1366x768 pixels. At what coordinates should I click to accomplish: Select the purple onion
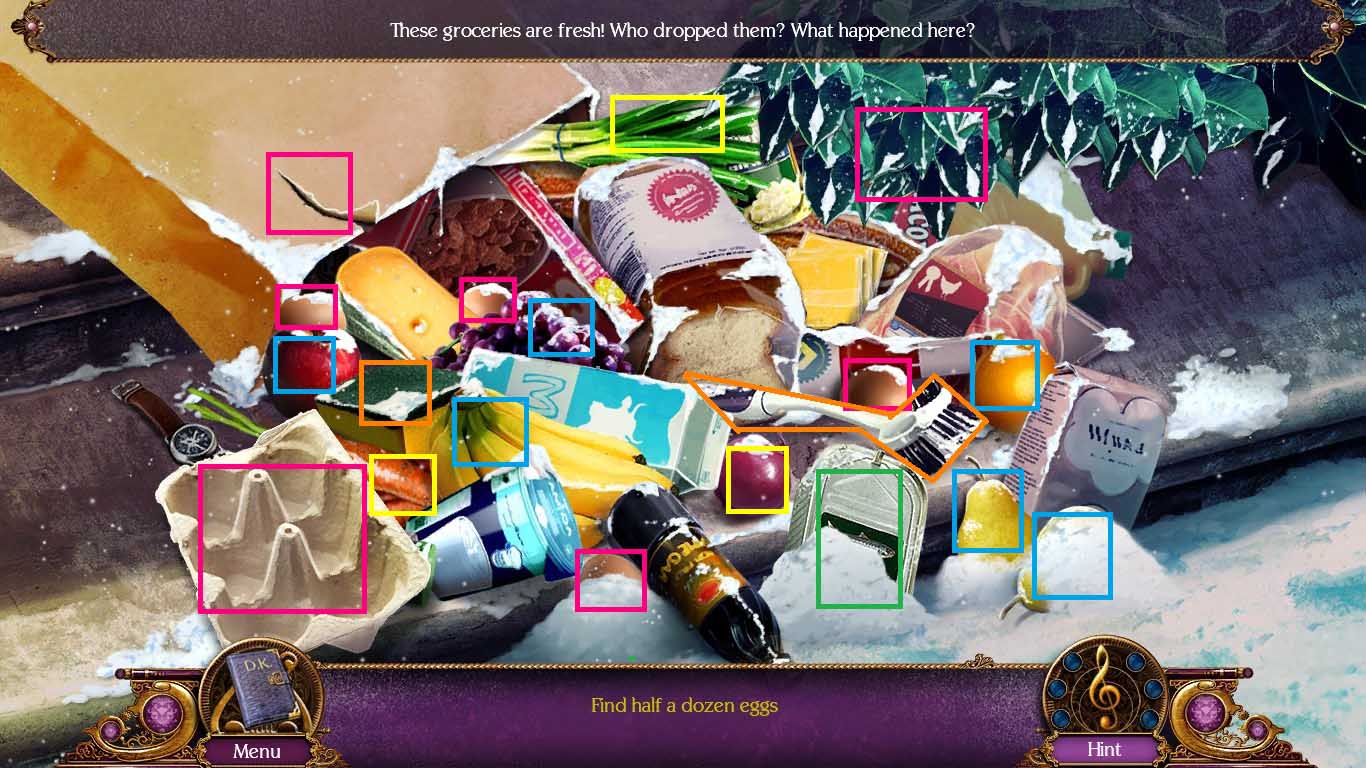coord(758,479)
